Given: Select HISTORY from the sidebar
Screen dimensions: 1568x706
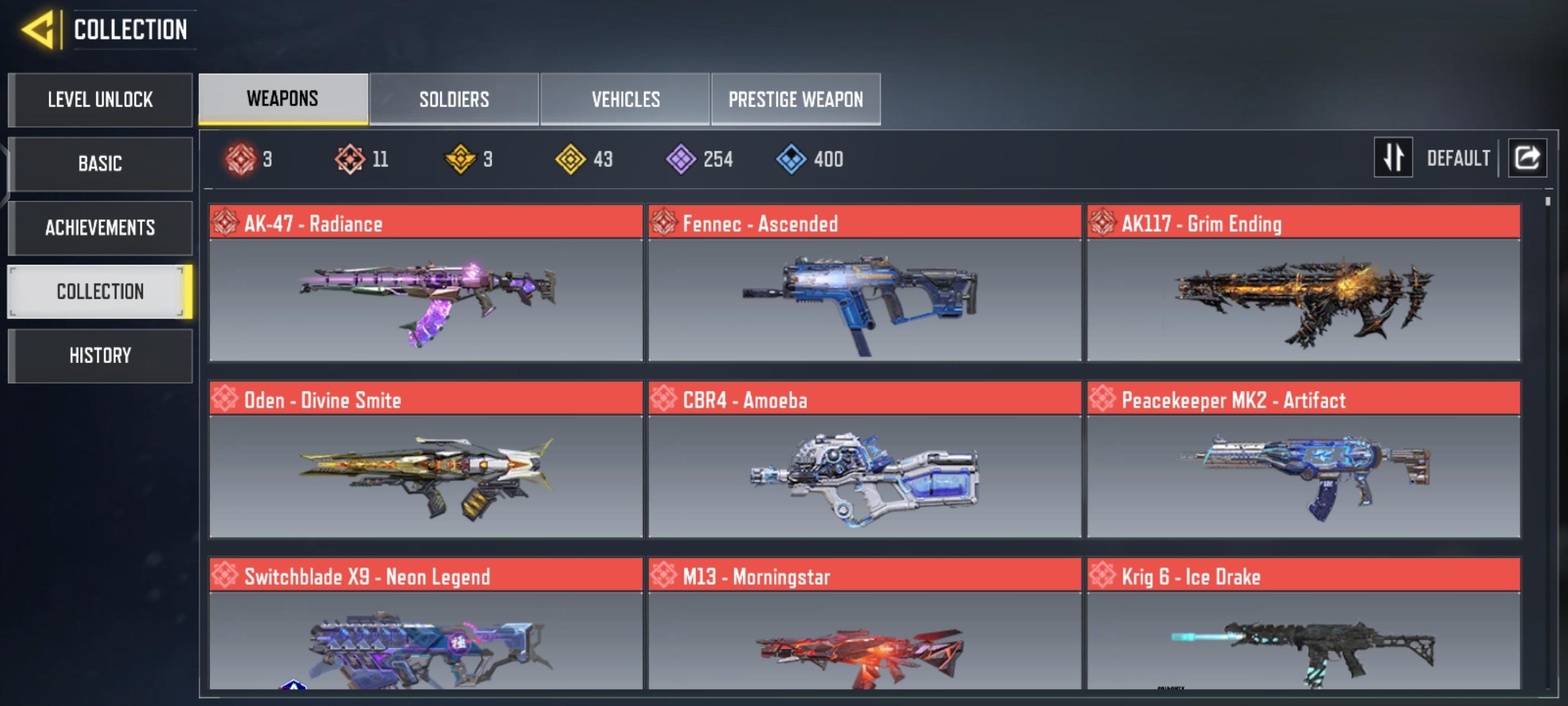Looking at the screenshot, I should 100,356.
